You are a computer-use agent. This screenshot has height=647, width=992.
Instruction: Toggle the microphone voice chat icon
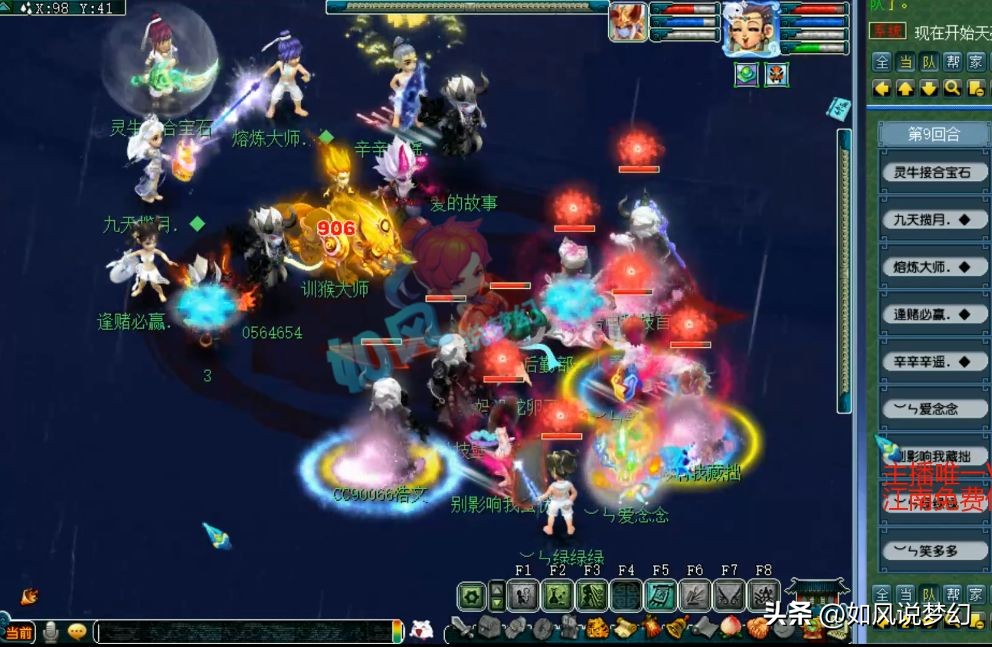pyautogui.click(x=50, y=632)
